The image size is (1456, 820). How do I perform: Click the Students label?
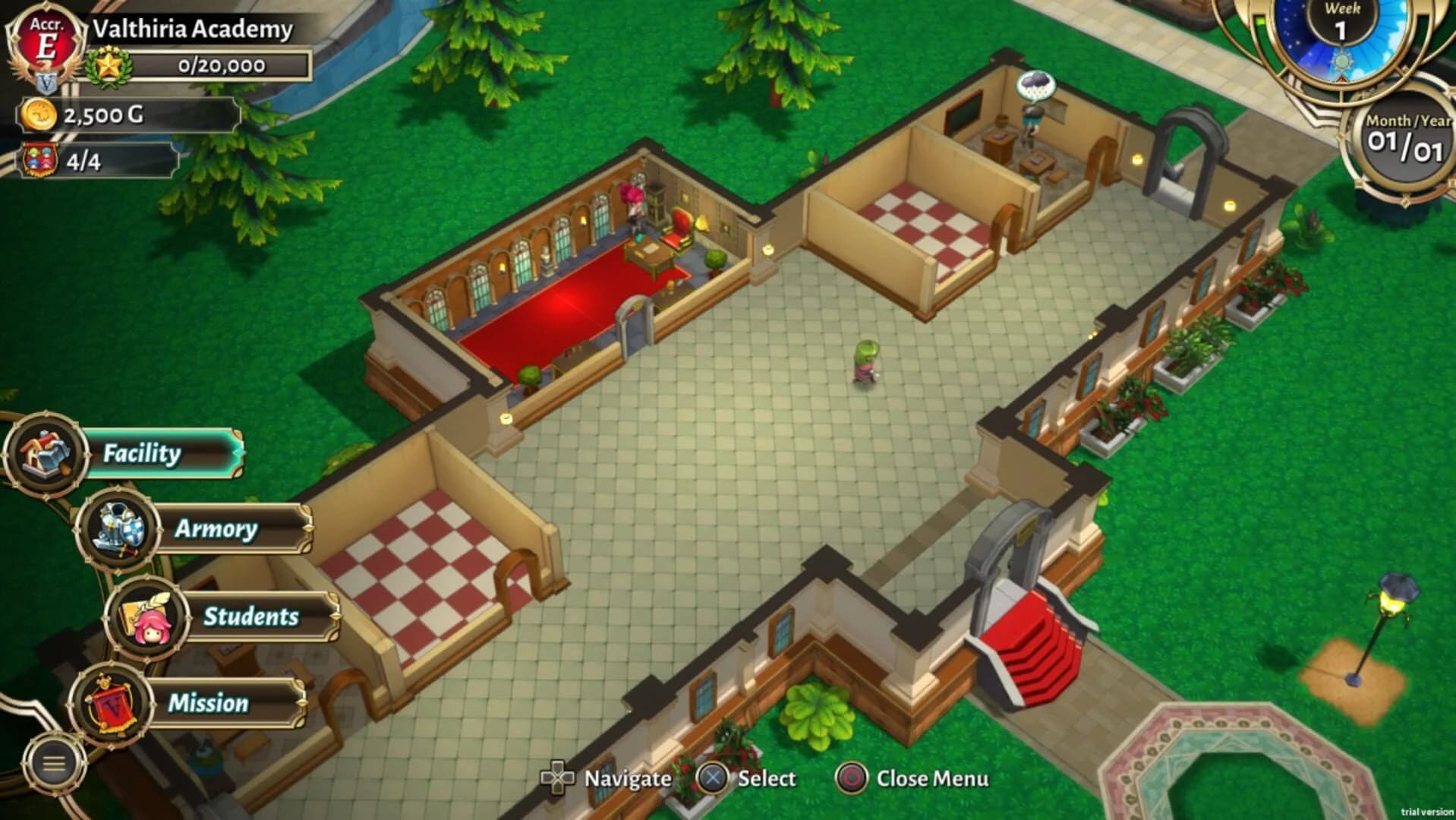coord(251,617)
